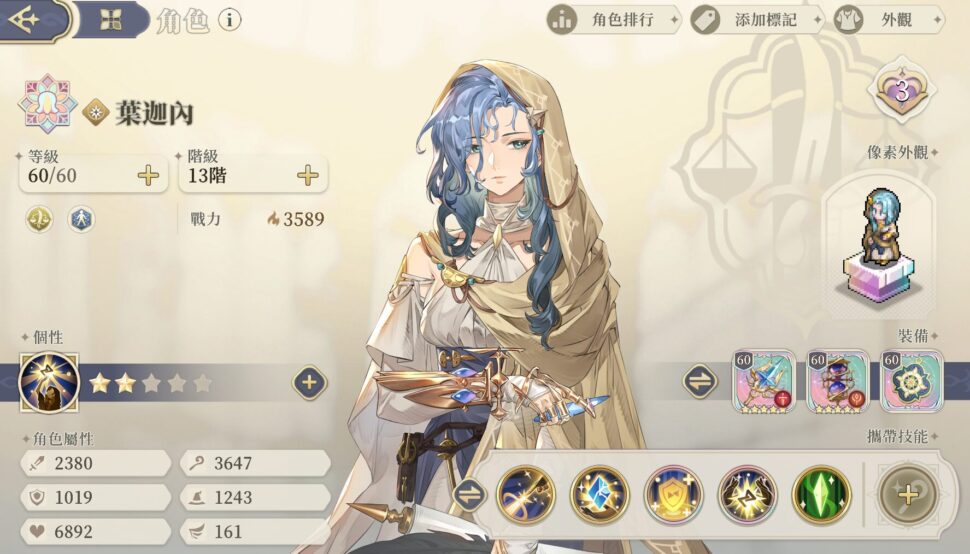Viewport: 970px width, 554px height.
Task: Open the heart affinity level badge
Action: pos(901,92)
